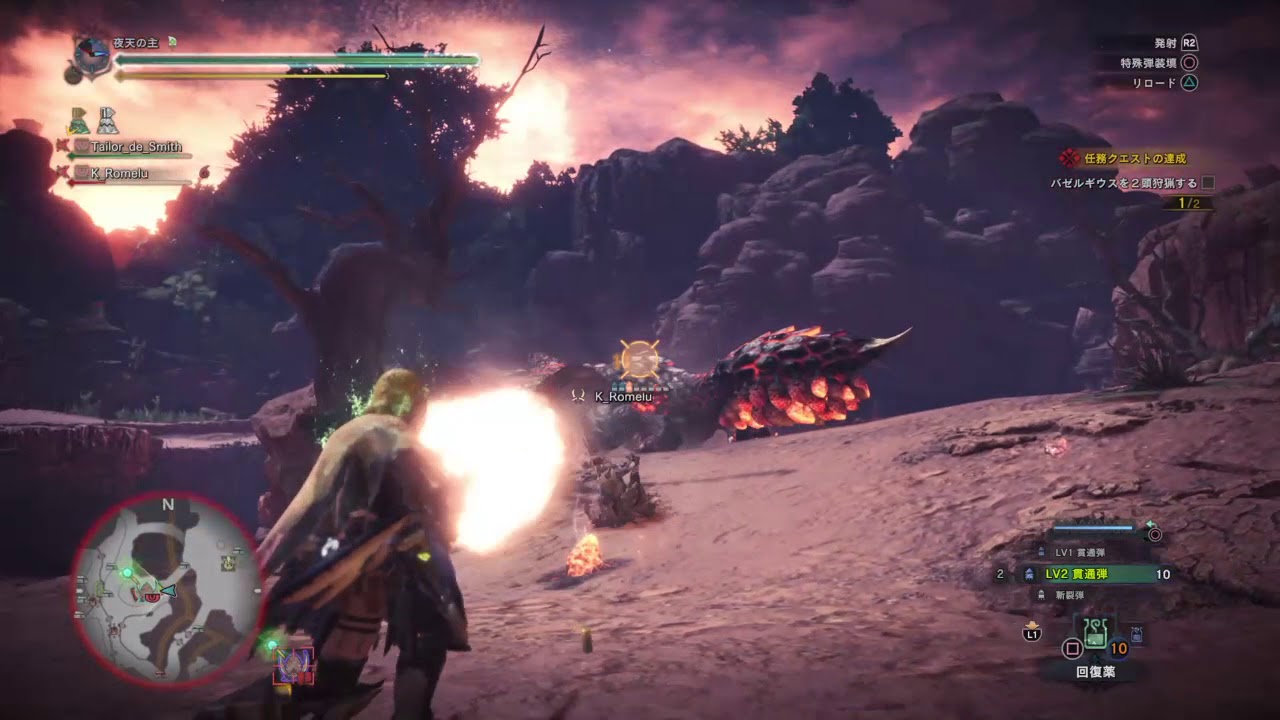The image size is (1280, 720).
Task: Click the white tent camp status icon
Action: click(x=107, y=122)
